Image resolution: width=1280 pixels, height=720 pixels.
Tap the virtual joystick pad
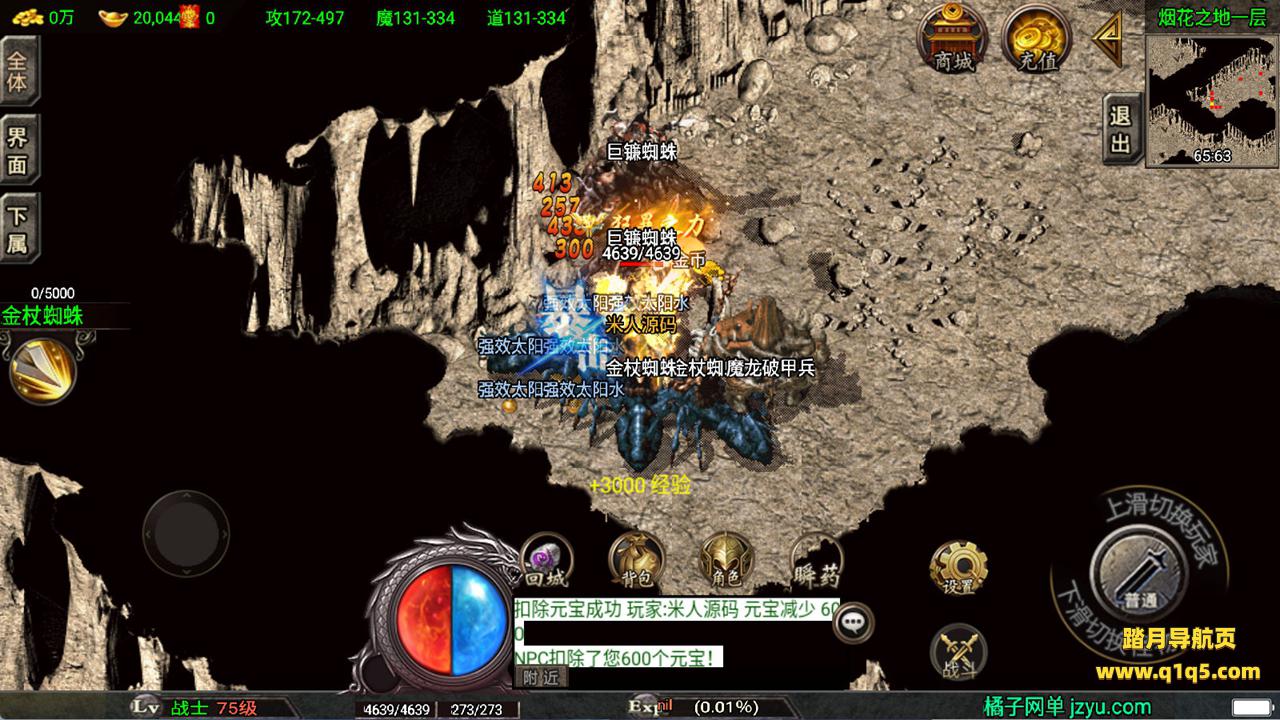click(186, 533)
